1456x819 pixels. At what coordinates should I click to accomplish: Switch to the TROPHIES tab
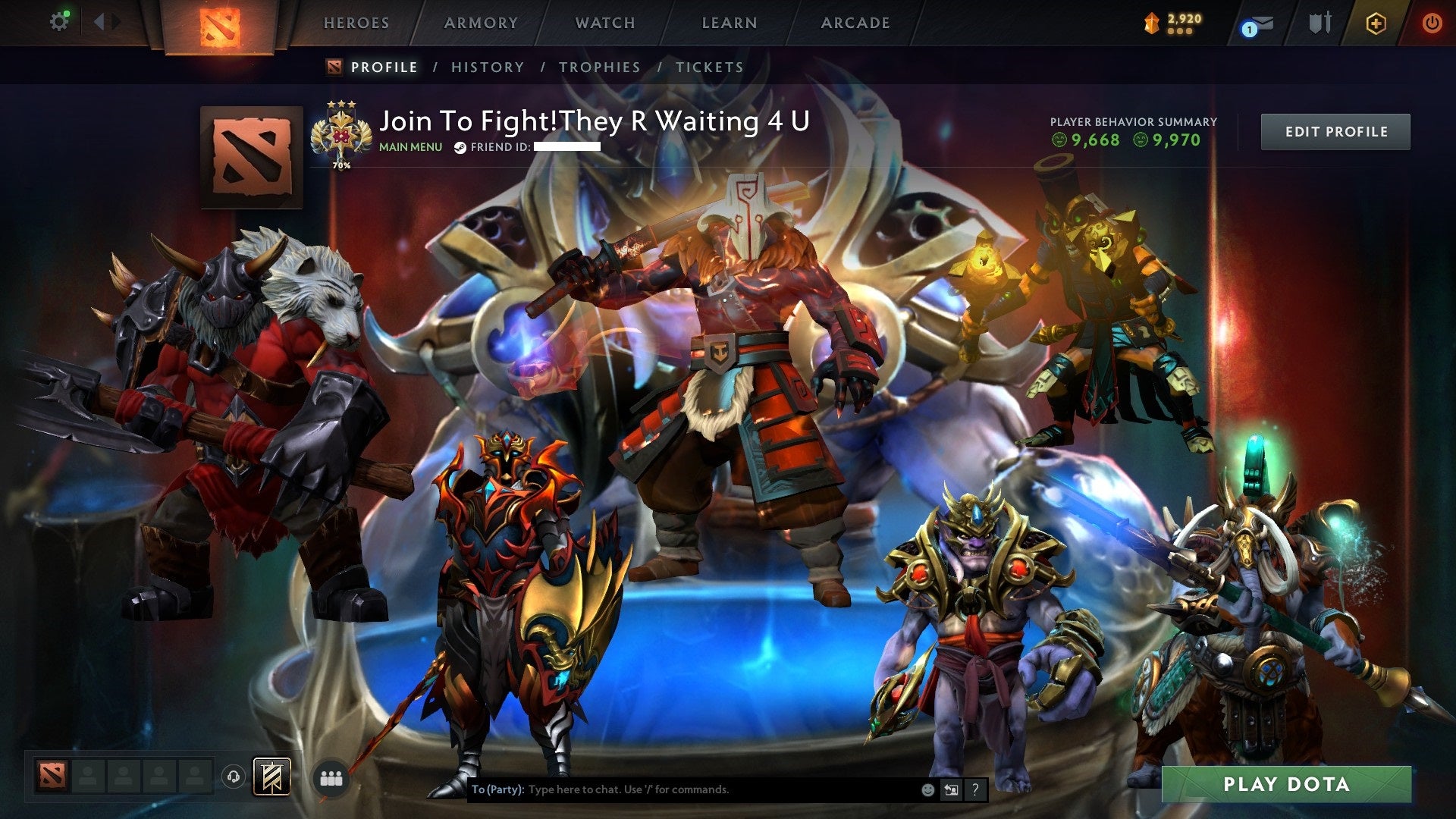(598, 67)
